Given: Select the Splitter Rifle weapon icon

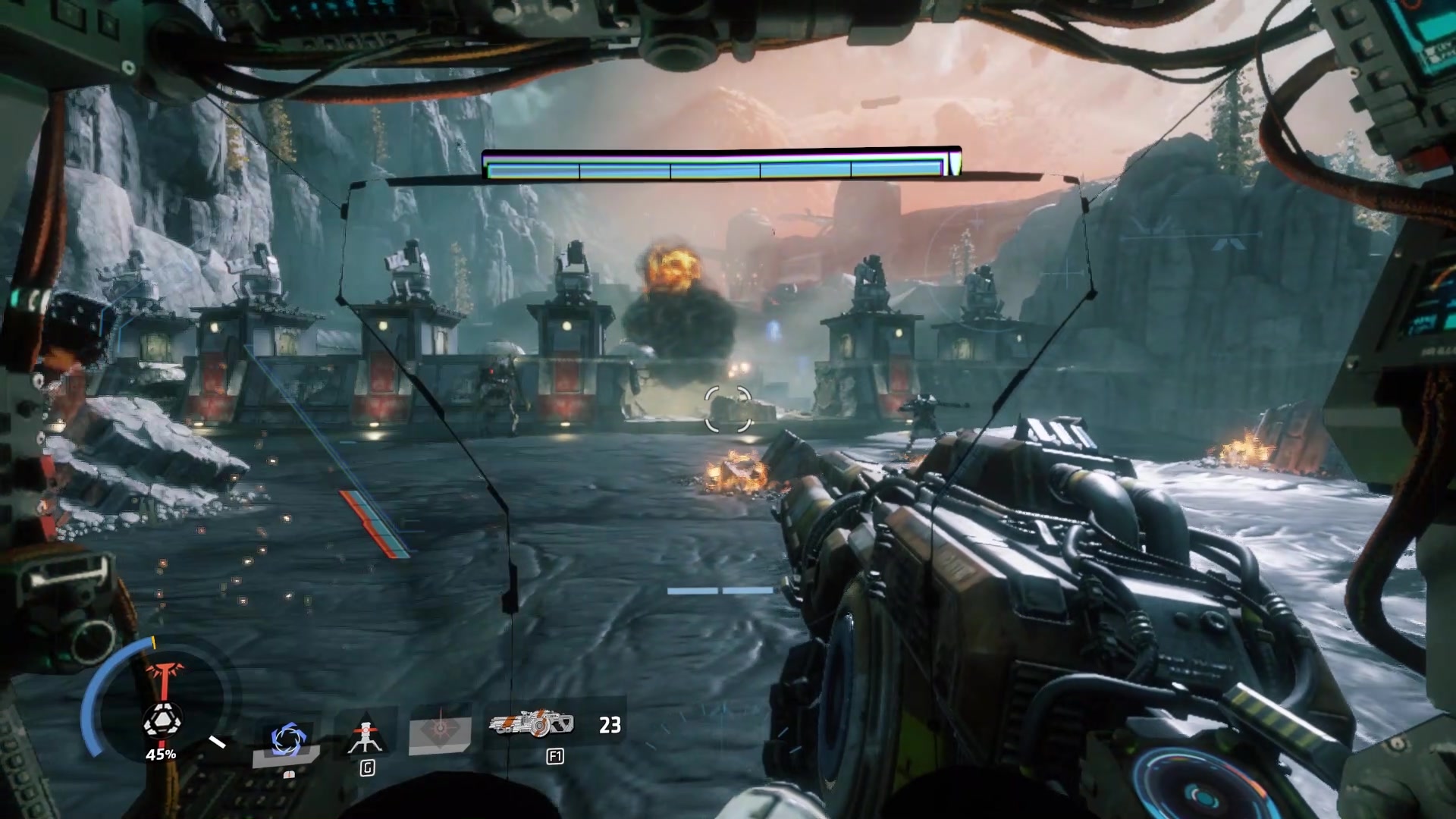Looking at the screenshot, I should [x=532, y=725].
